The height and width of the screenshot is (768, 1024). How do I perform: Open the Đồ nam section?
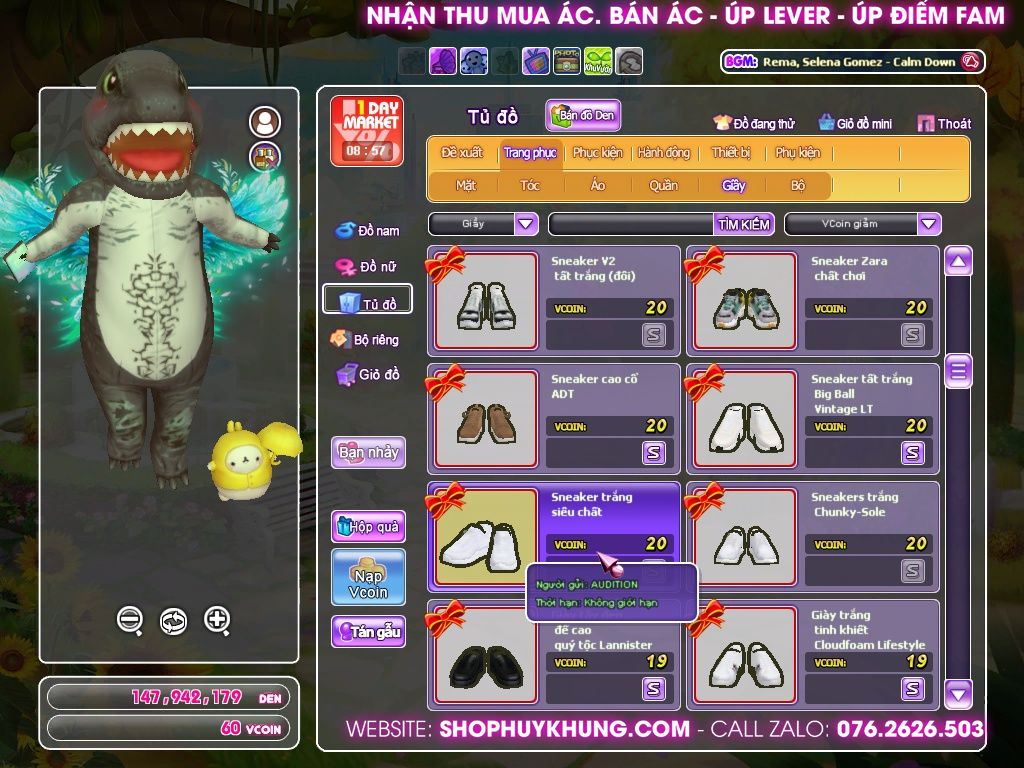[367, 230]
